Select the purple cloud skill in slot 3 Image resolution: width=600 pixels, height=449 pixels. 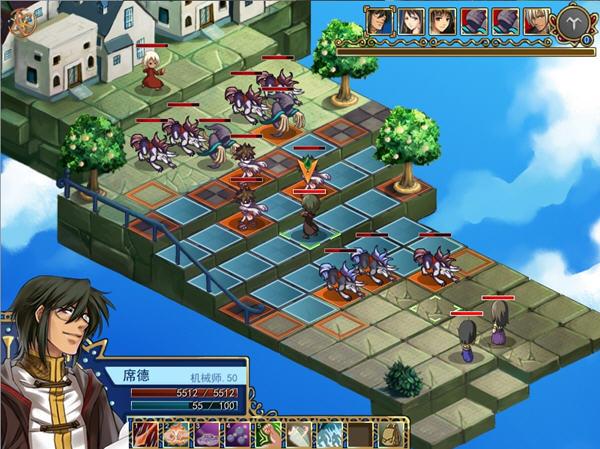point(208,434)
